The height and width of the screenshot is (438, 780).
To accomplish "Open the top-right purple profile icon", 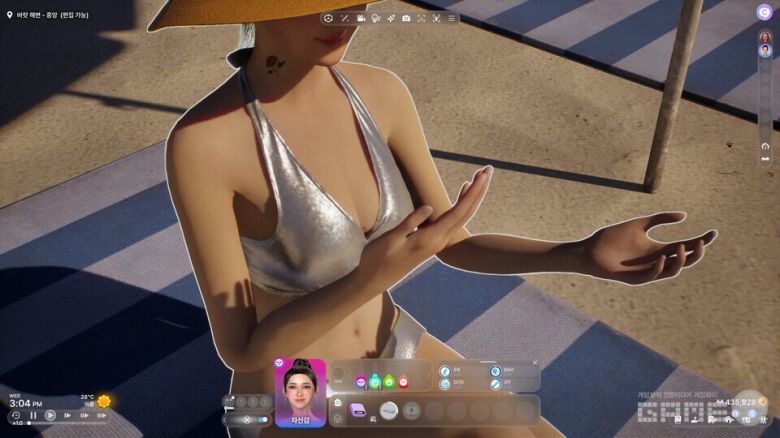I will point(764,12).
